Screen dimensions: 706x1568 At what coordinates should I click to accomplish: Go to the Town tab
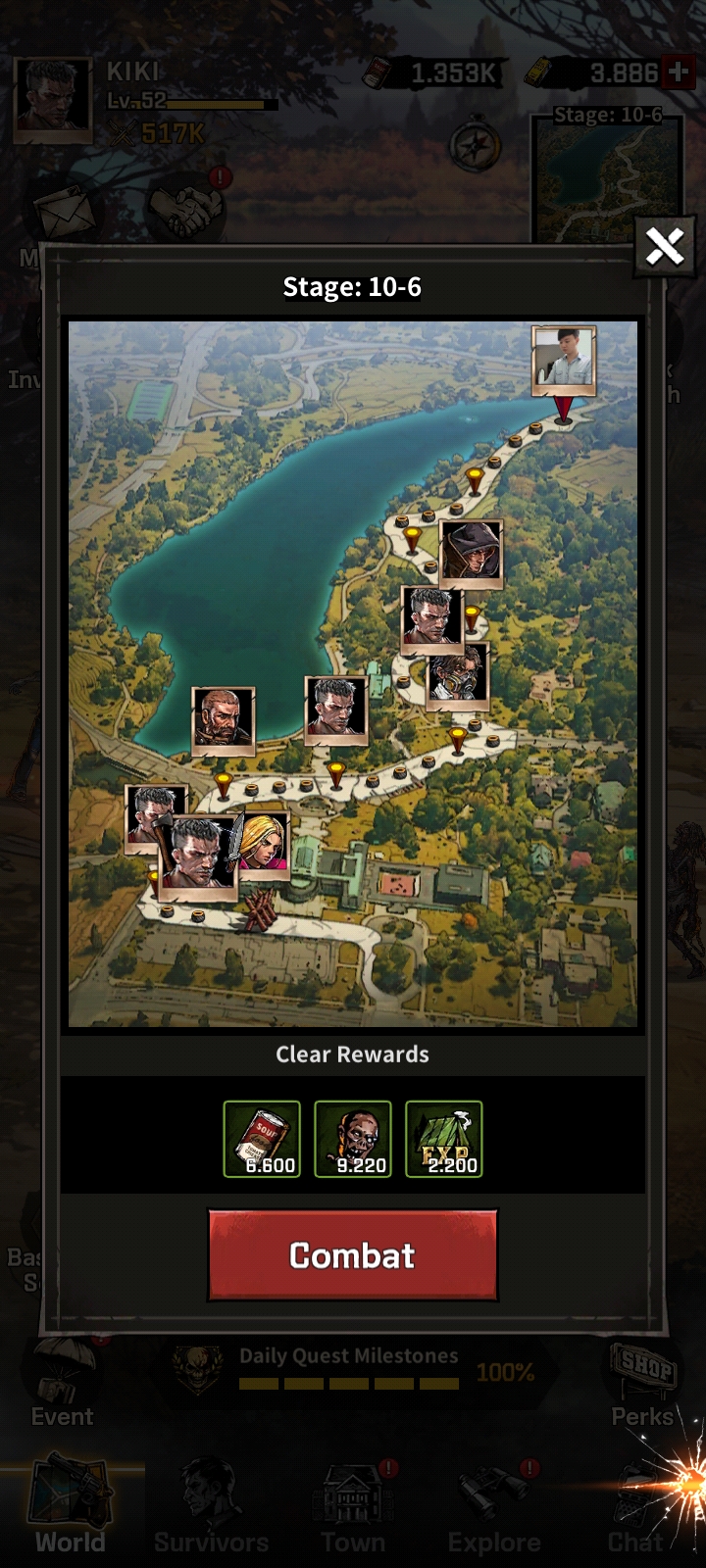click(x=353, y=1509)
